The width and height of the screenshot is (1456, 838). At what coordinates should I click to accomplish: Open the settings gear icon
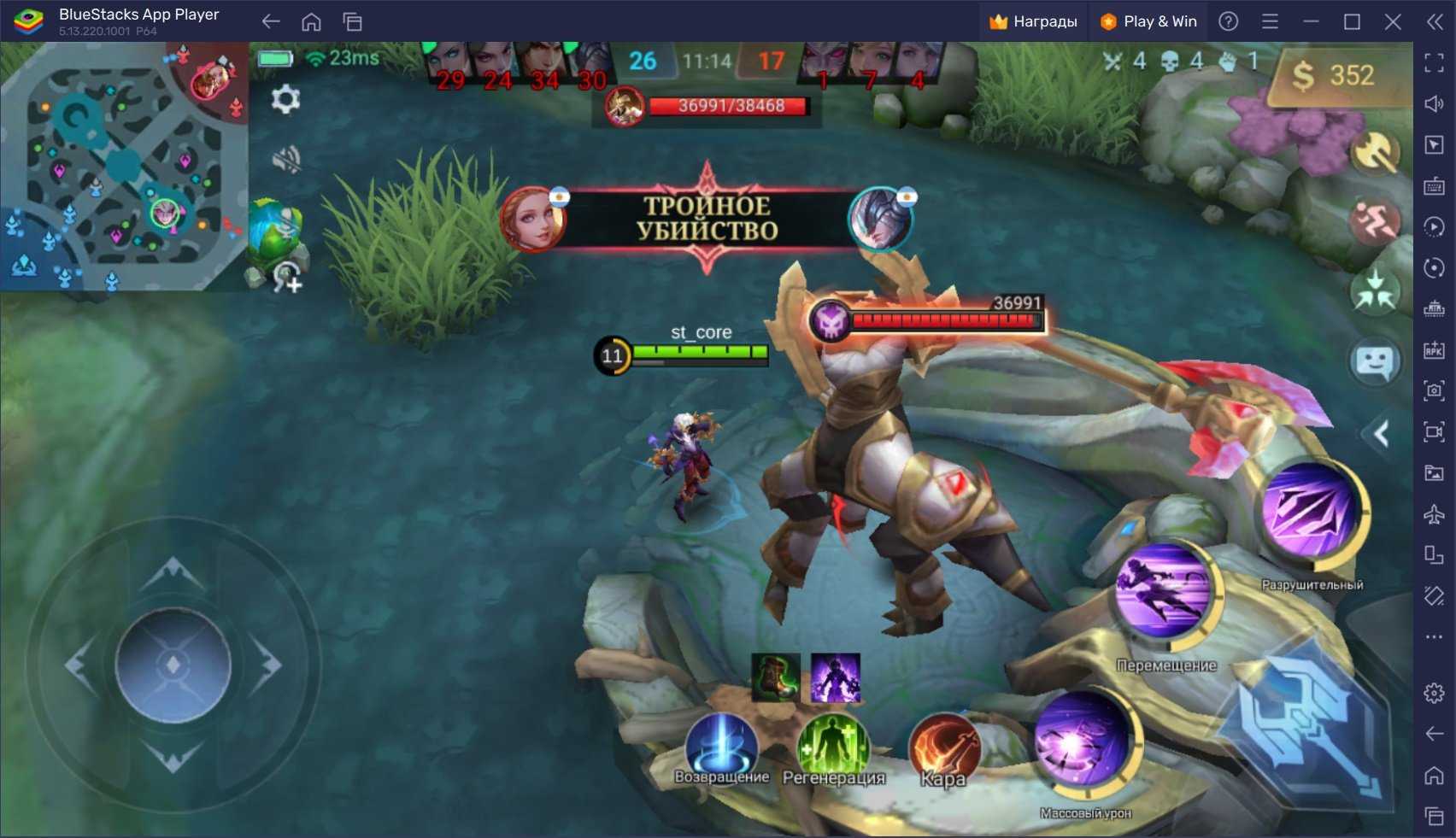pos(285,100)
